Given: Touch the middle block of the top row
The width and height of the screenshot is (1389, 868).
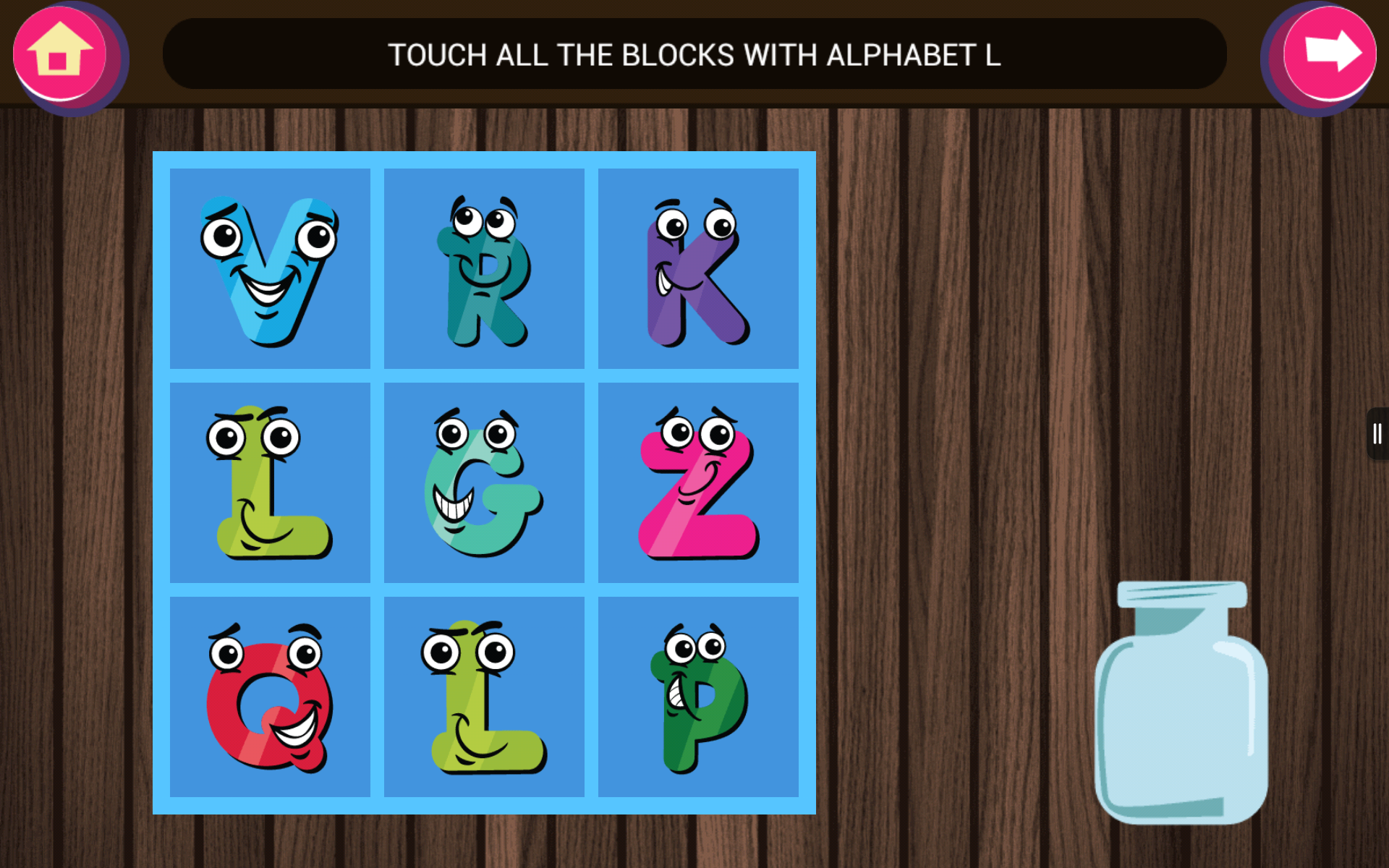Looking at the screenshot, I should (x=483, y=268).
